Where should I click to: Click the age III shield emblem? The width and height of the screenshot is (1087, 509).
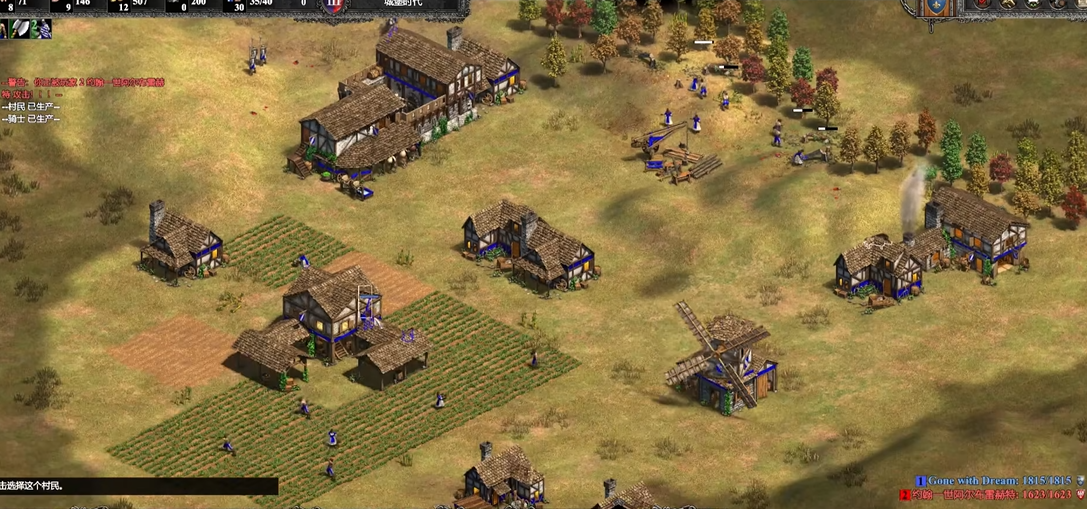[334, 6]
